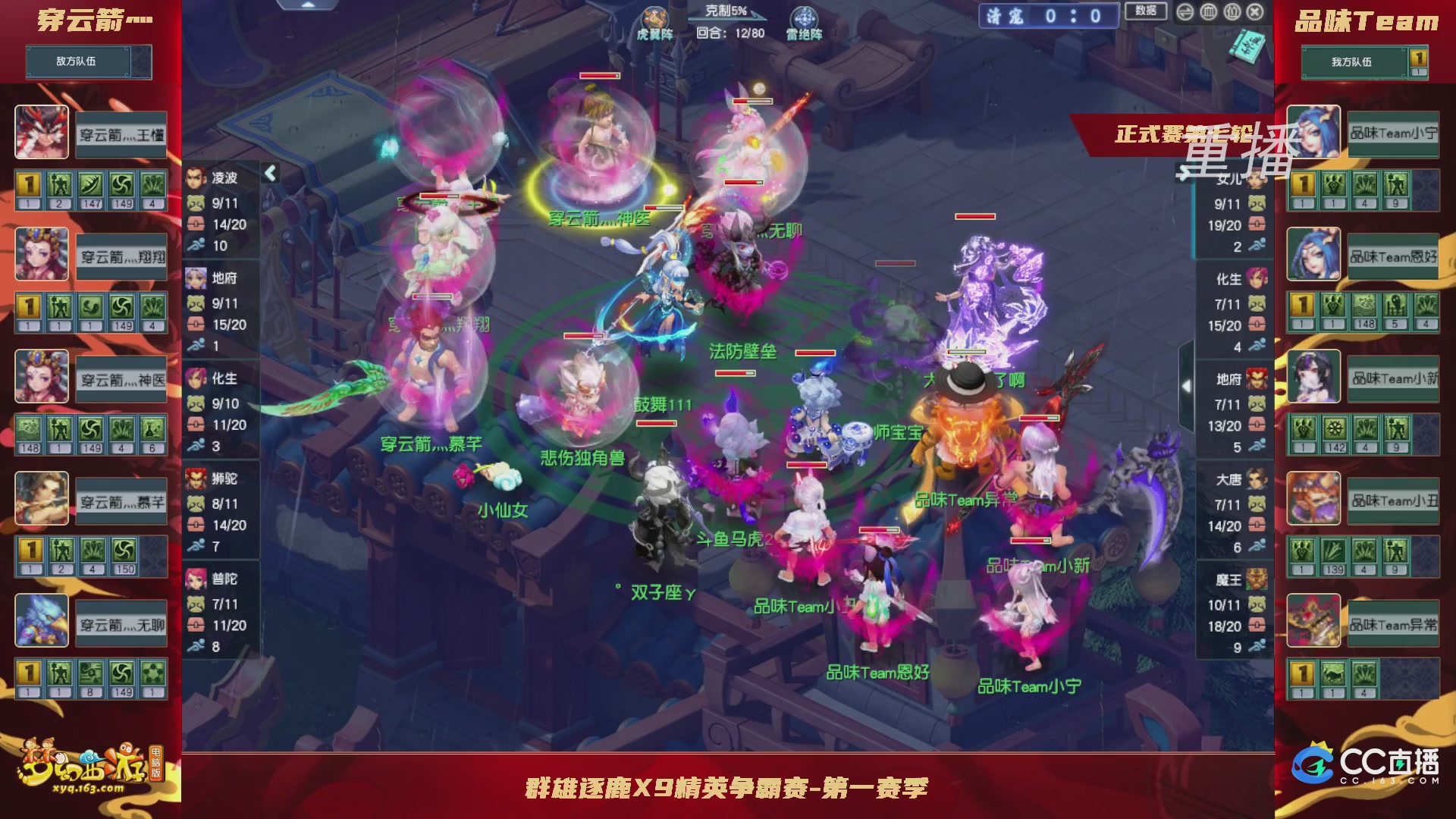The height and width of the screenshot is (819, 1456).
Task: Click the X circular icon top right
Action: click(1256, 11)
